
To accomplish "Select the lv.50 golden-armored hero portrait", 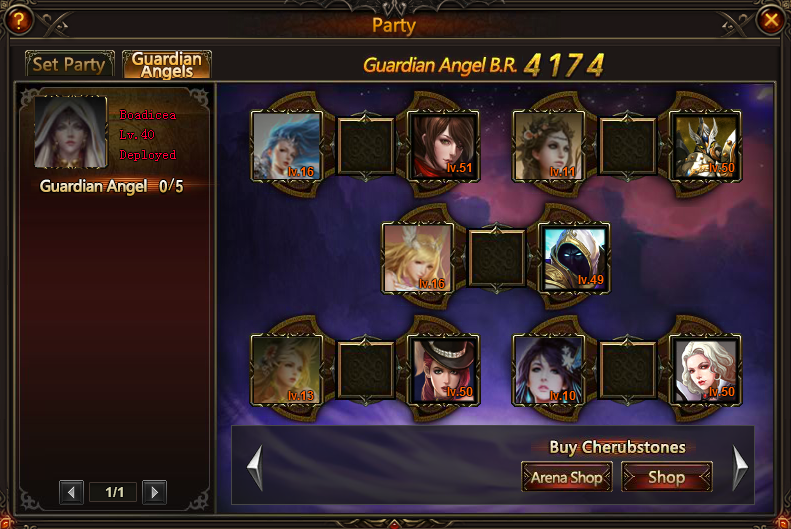I will pyautogui.click(x=706, y=146).
